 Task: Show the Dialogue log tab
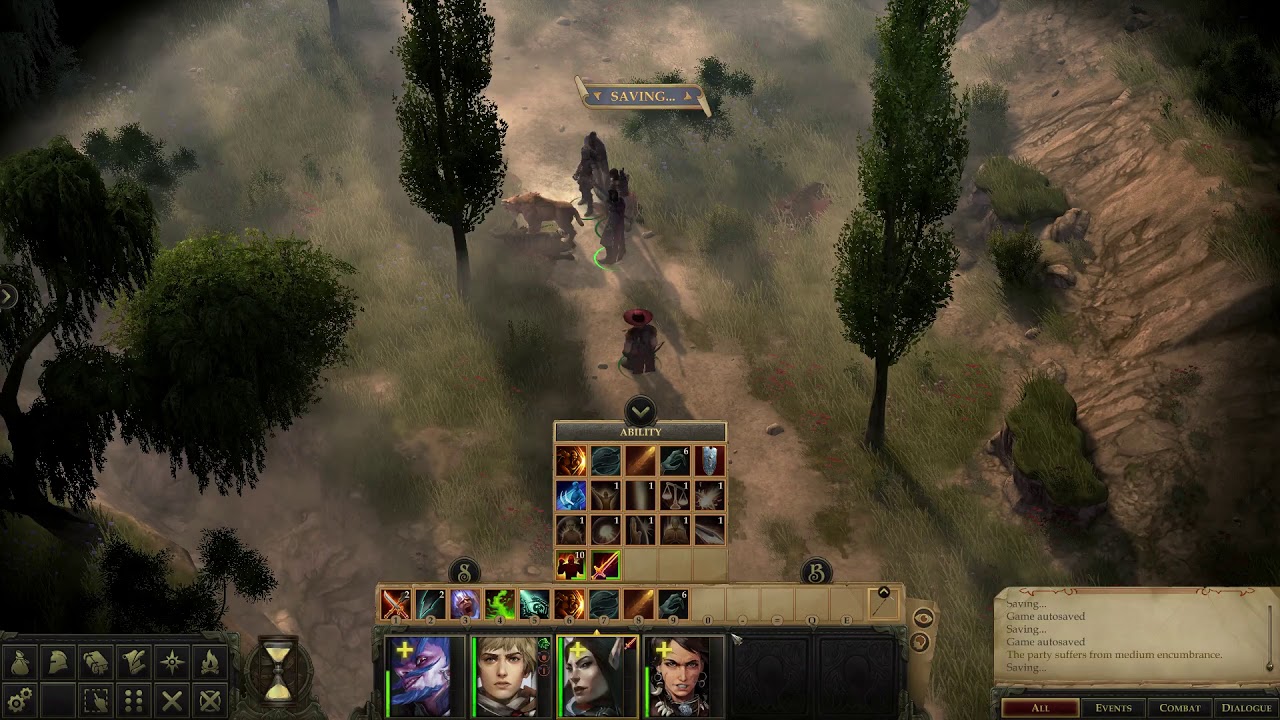click(1245, 708)
